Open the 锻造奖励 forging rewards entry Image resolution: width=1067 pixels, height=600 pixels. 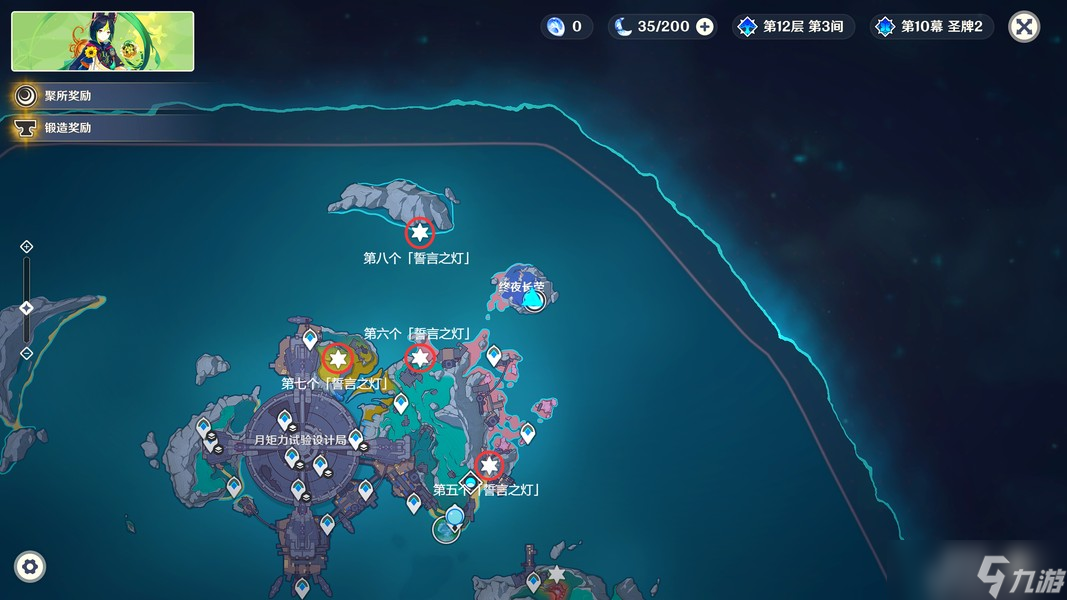click(x=56, y=128)
